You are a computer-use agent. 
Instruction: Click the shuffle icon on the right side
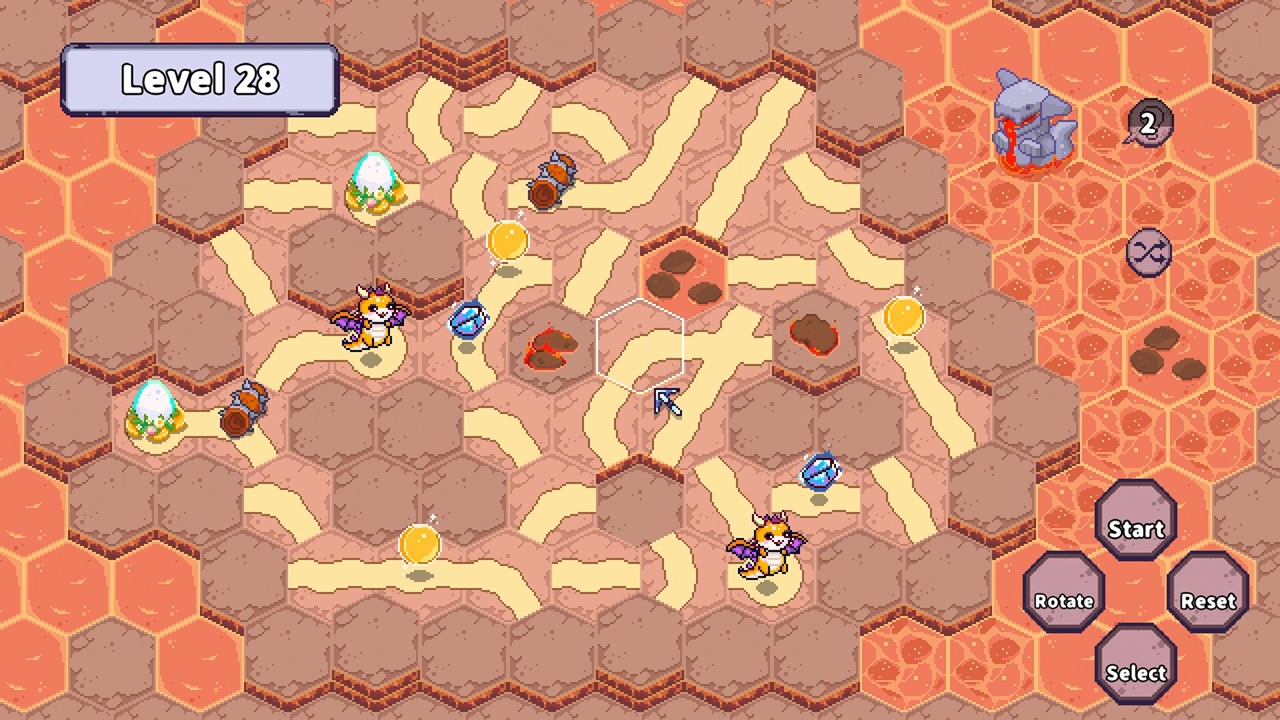click(1146, 252)
